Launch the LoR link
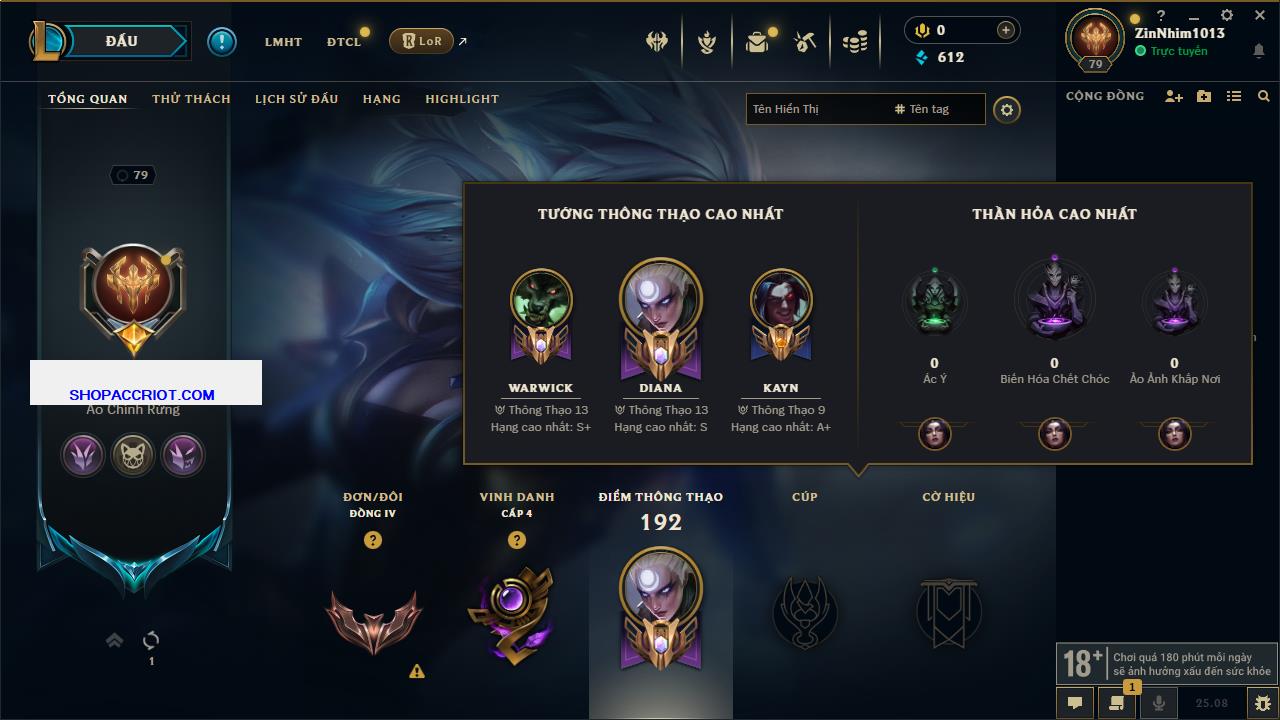The width and height of the screenshot is (1280, 720). click(x=421, y=41)
